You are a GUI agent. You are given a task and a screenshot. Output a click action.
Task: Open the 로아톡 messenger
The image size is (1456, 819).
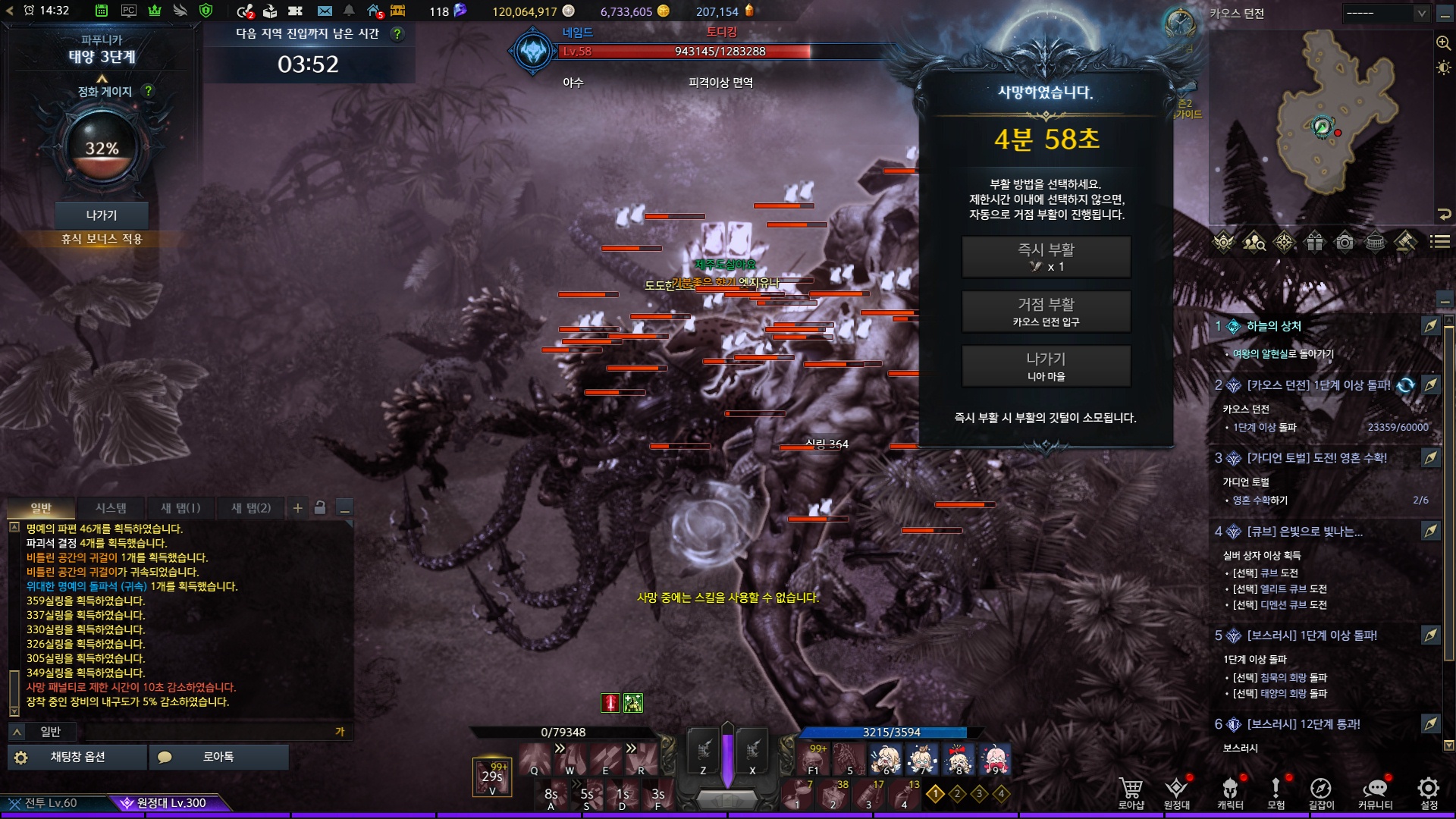click(x=218, y=757)
